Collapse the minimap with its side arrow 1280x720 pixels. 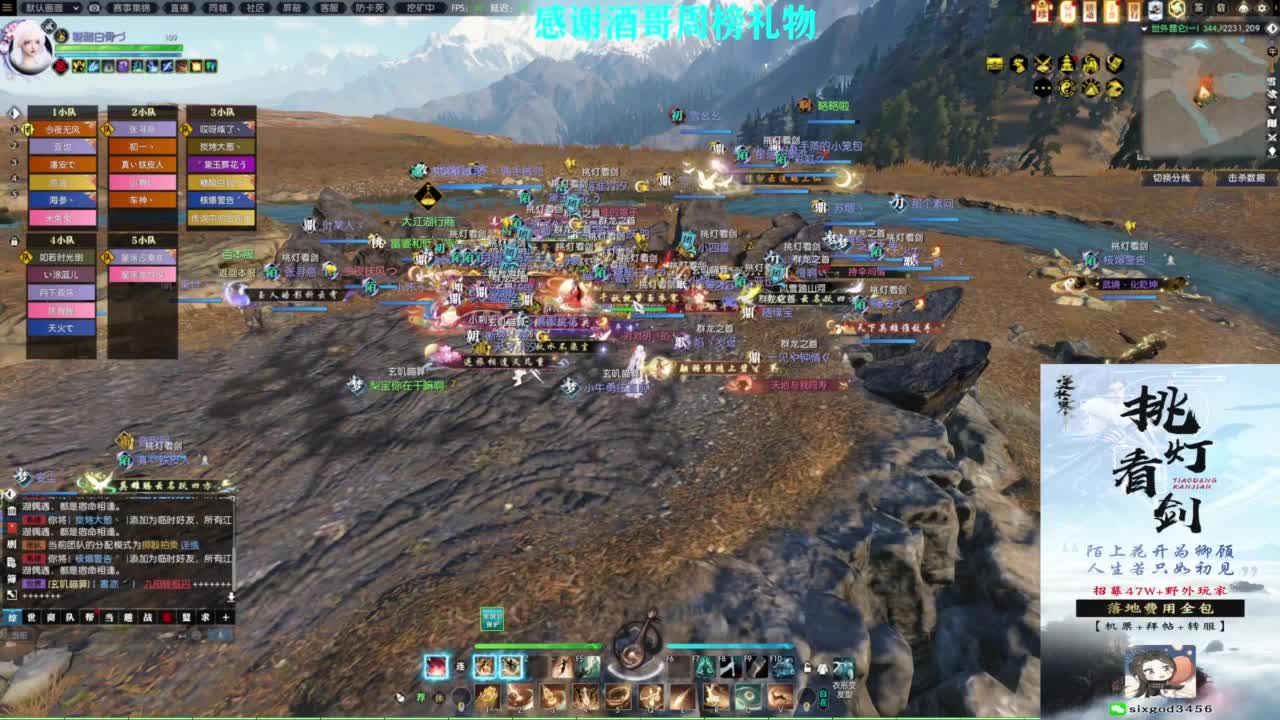tap(1271, 28)
